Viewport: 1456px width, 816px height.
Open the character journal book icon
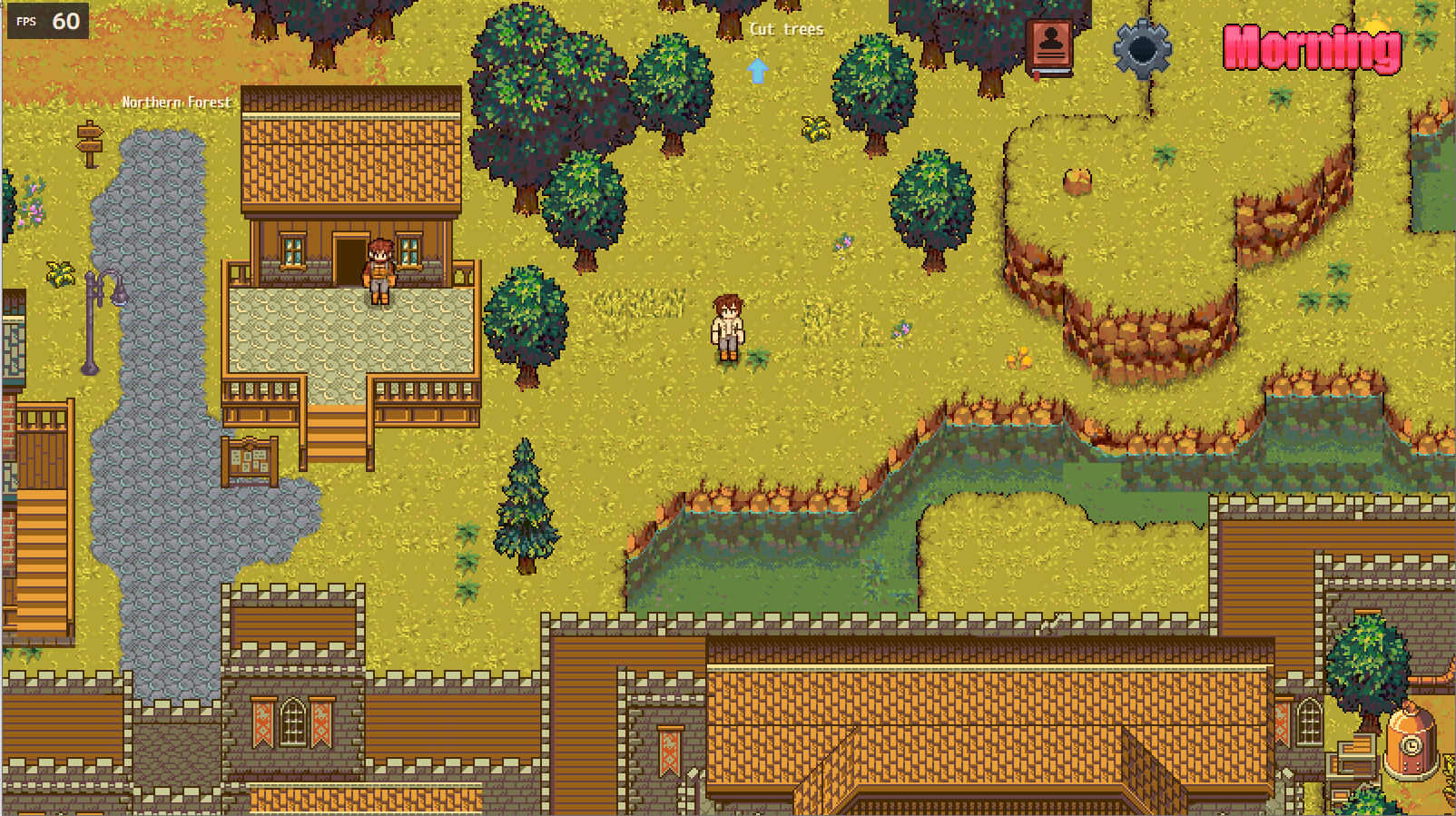click(1050, 47)
